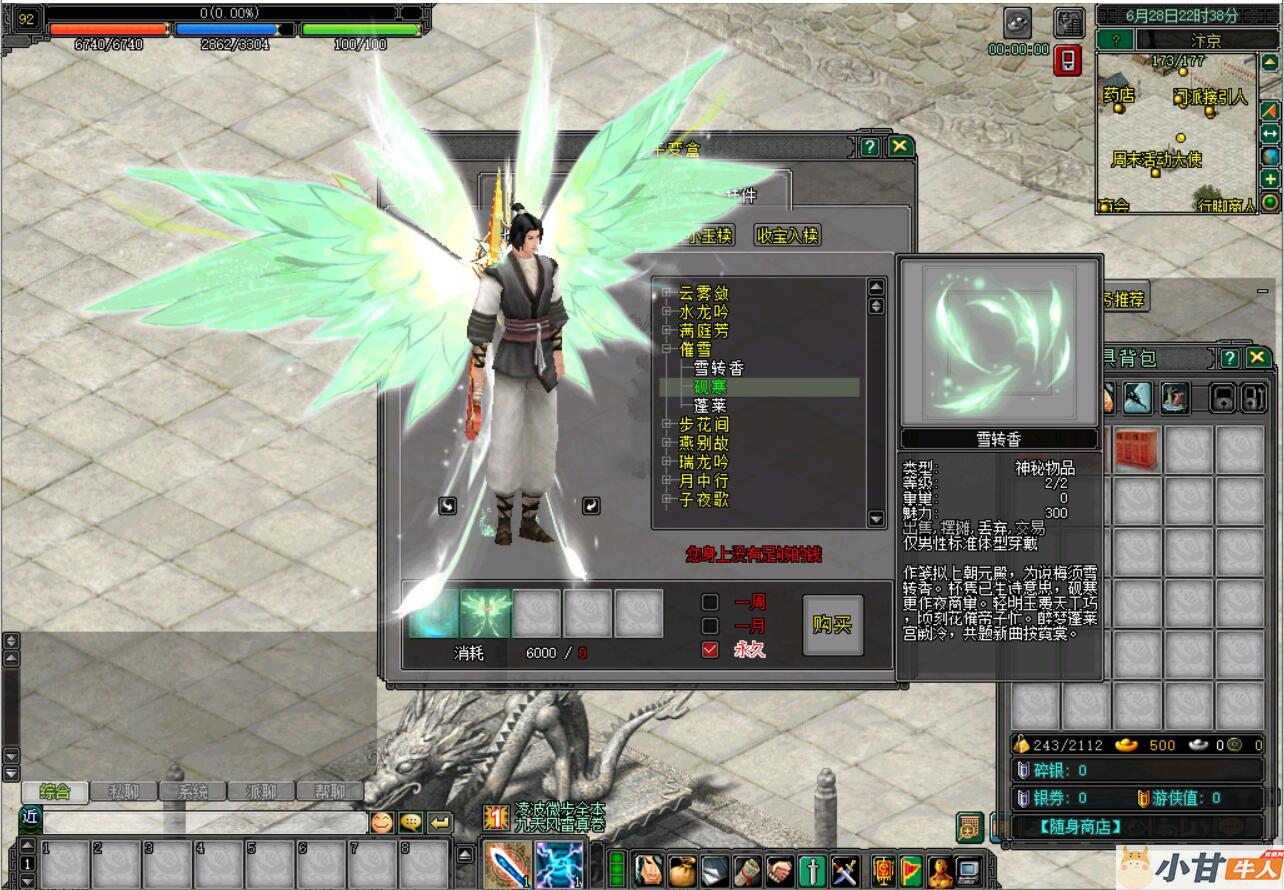The height and width of the screenshot is (890, 1284).
Task: Expand the 水龙吟 costume set
Action: 667,312
